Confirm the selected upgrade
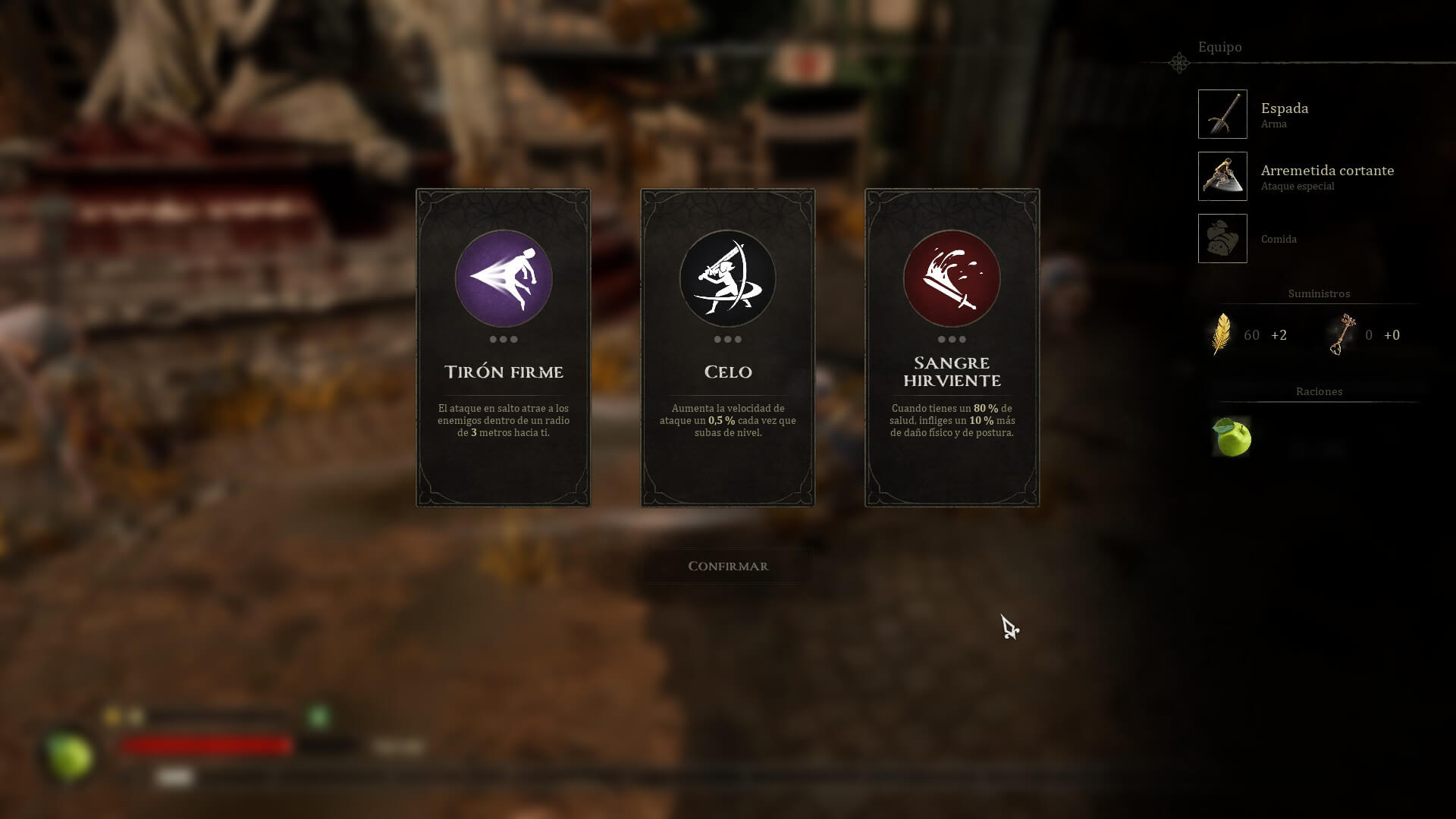 (727, 566)
